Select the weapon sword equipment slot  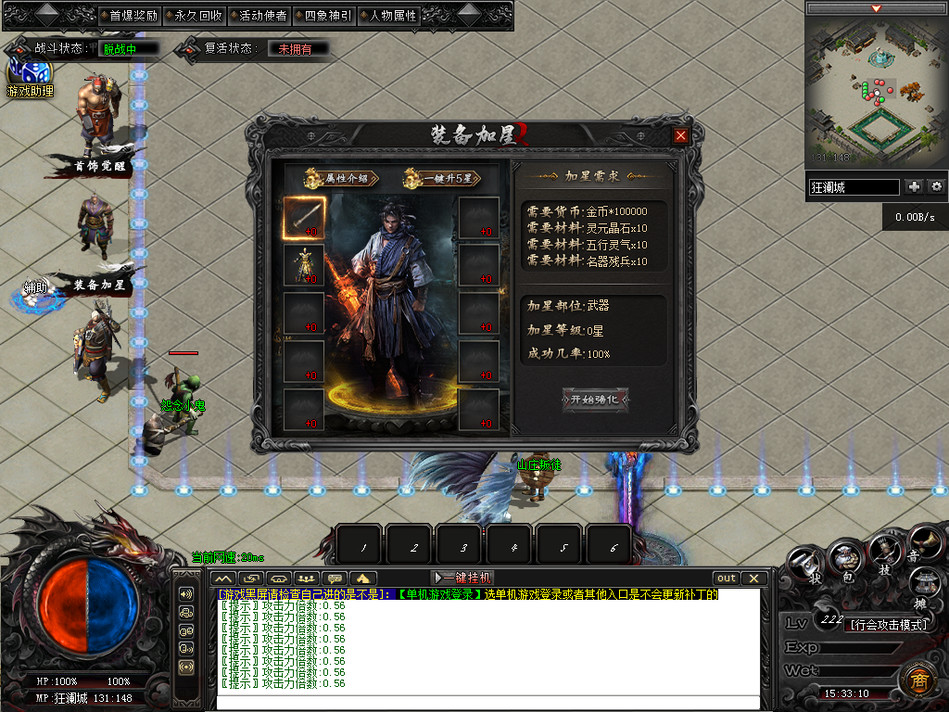click(x=304, y=216)
